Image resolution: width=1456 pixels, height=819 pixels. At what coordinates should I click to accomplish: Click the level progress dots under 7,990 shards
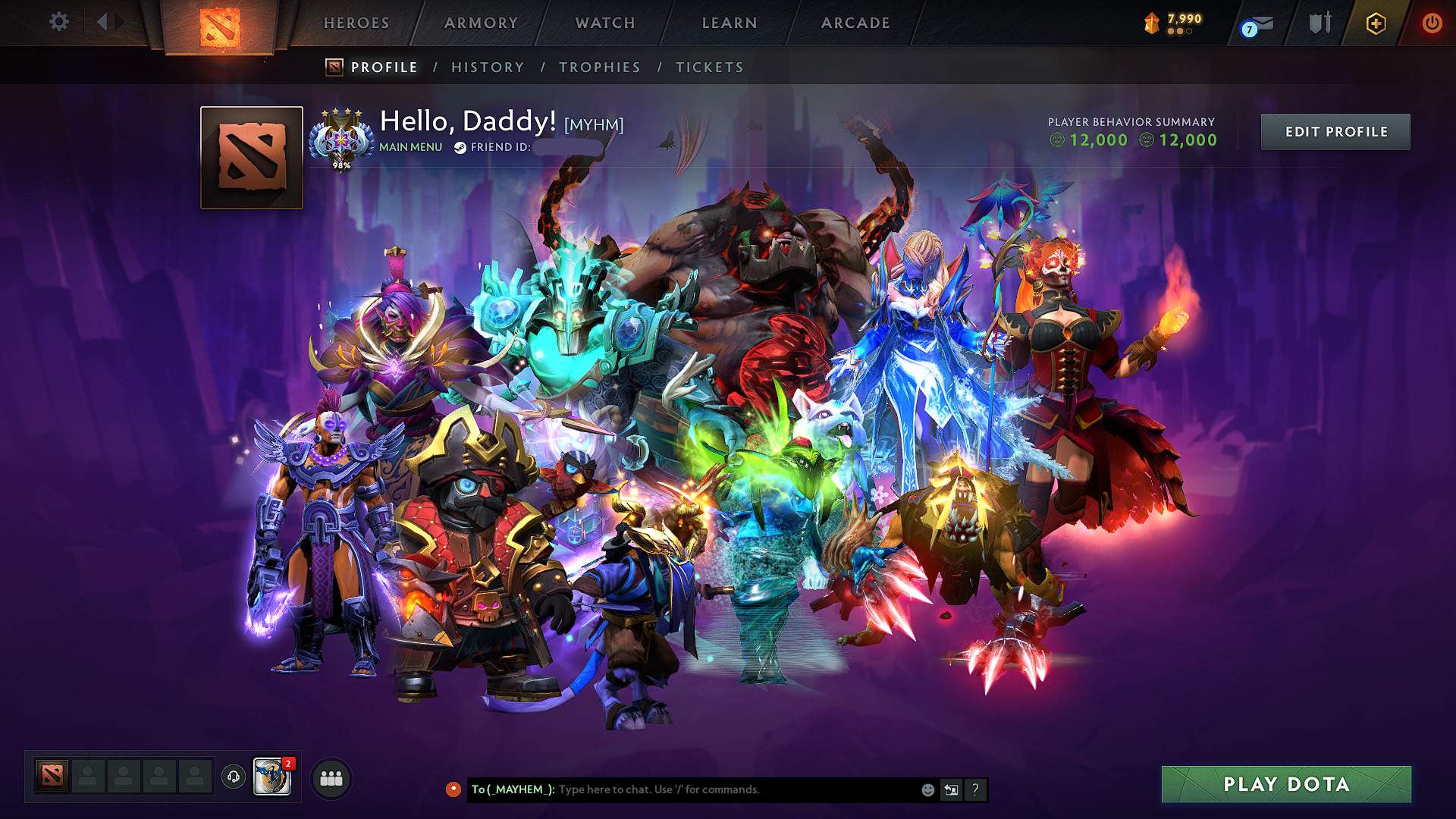click(x=1181, y=33)
